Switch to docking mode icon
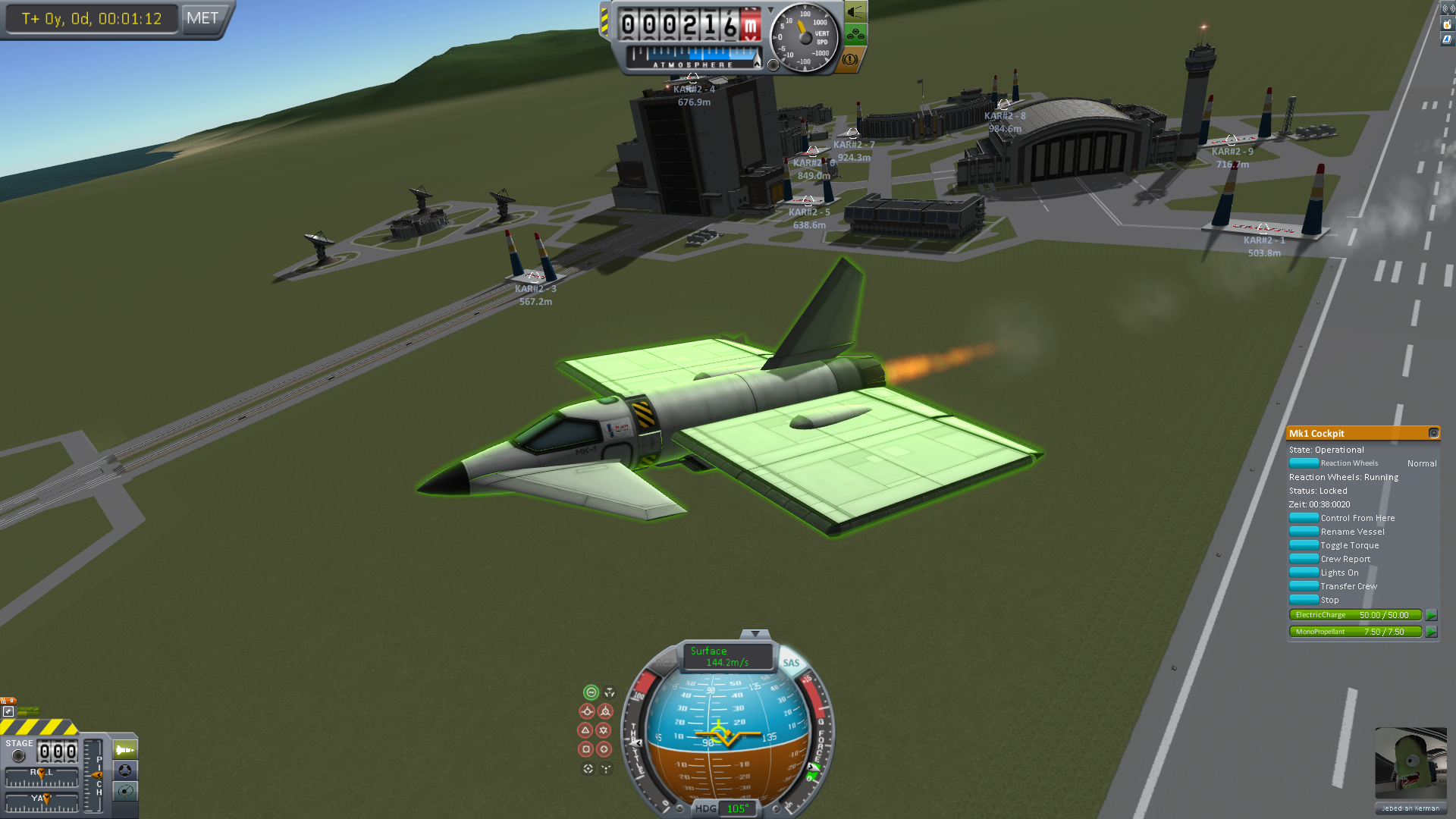The width and height of the screenshot is (1456, 819). pos(125,770)
